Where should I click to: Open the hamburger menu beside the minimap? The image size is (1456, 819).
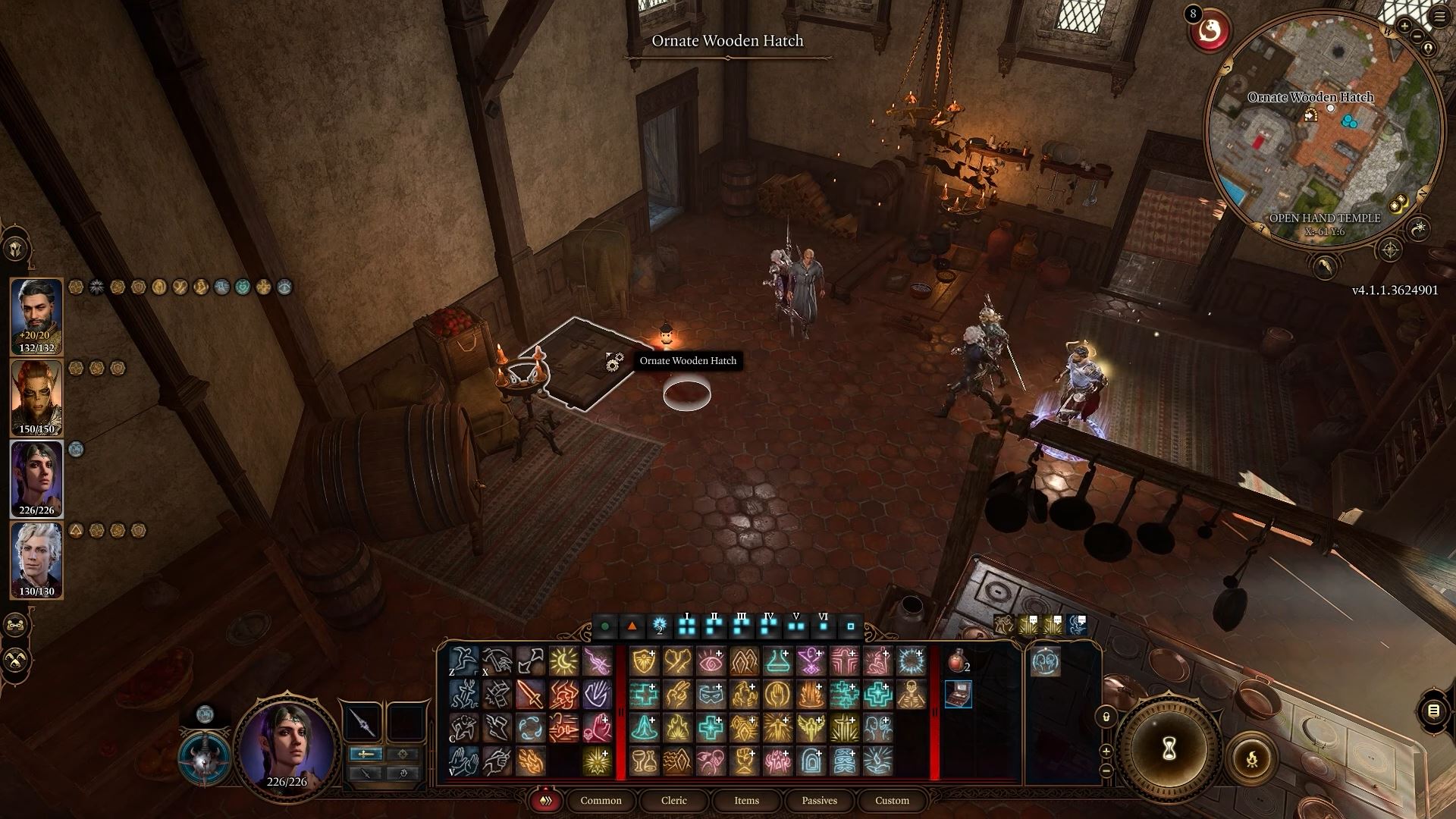(x=1441, y=17)
